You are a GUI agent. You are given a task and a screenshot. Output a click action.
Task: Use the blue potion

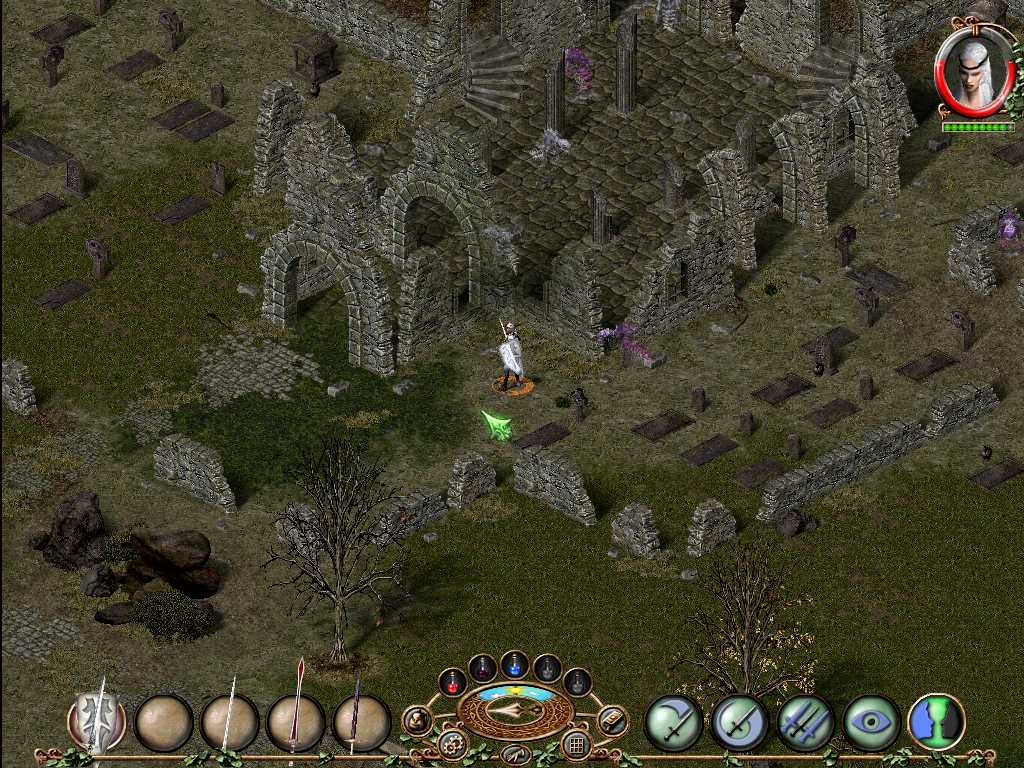(514, 664)
